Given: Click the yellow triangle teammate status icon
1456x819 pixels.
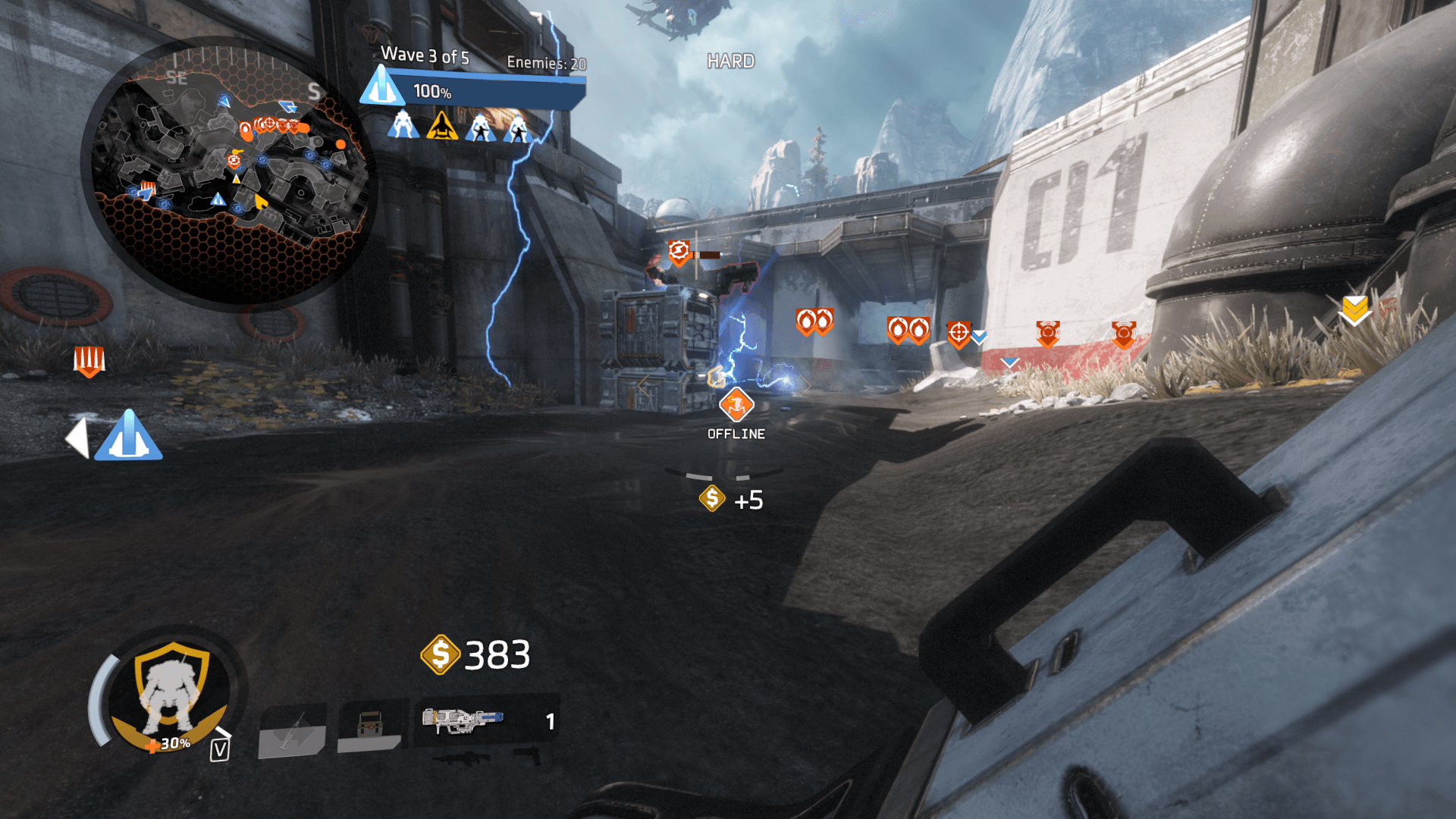Looking at the screenshot, I should [x=441, y=126].
